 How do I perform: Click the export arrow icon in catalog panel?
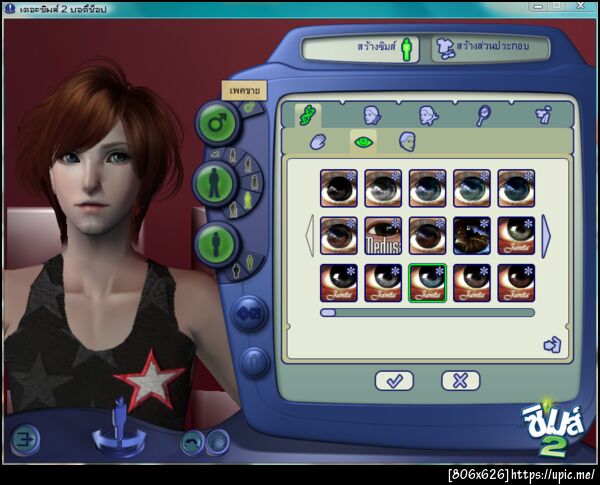tap(552, 345)
